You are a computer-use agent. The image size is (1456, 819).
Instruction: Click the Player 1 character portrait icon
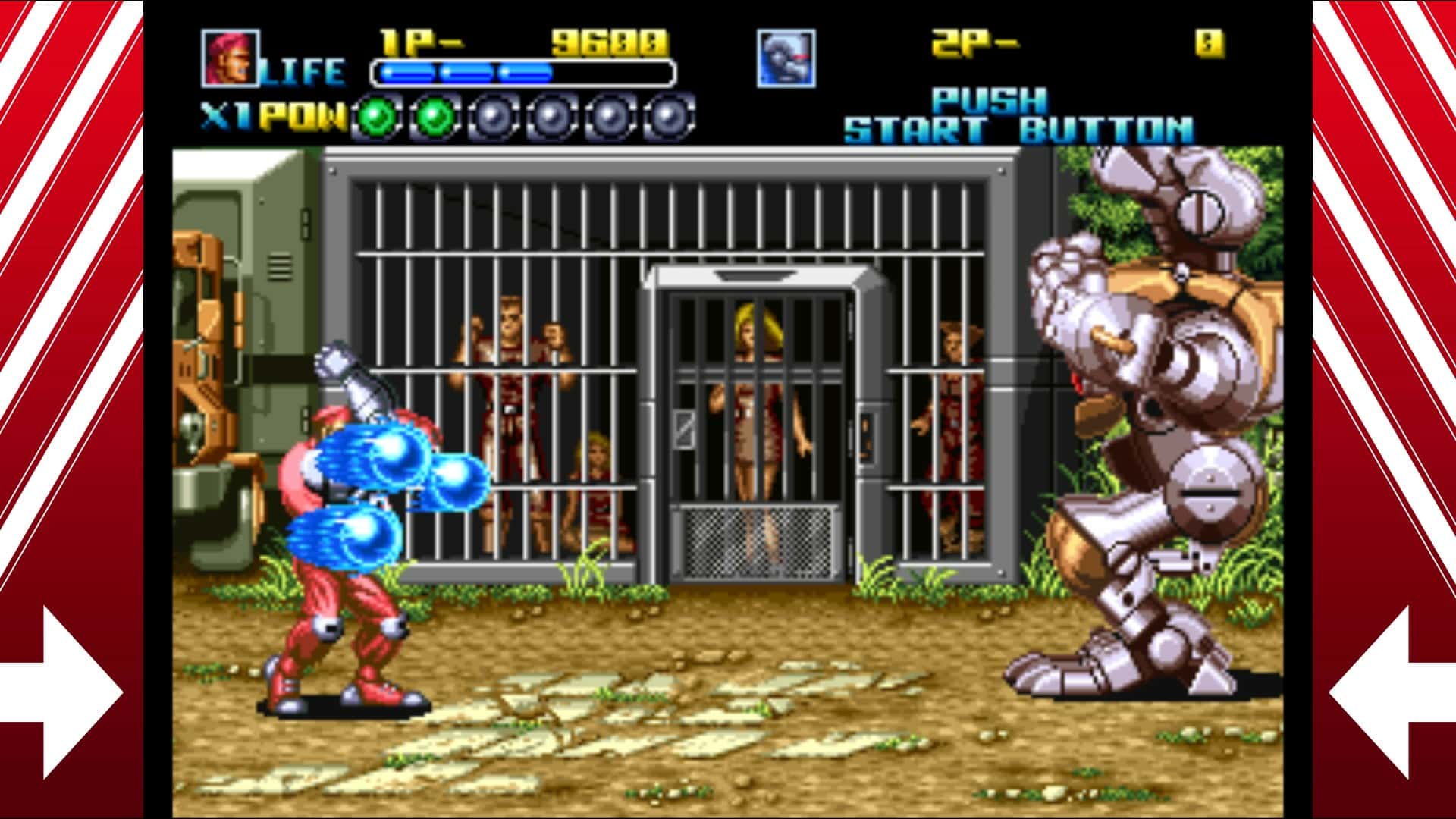pyautogui.click(x=231, y=57)
